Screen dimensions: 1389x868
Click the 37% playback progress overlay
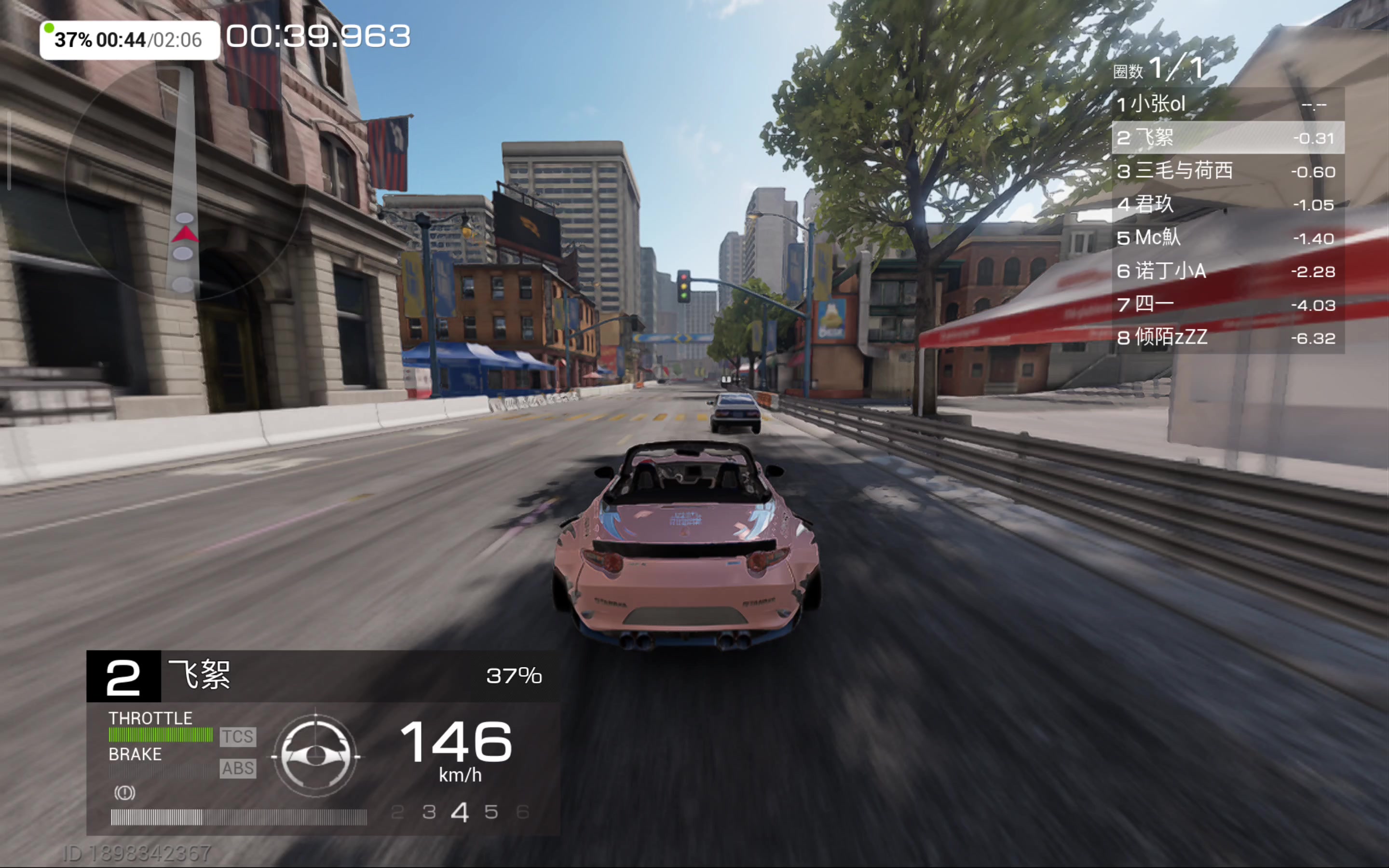click(129, 40)
